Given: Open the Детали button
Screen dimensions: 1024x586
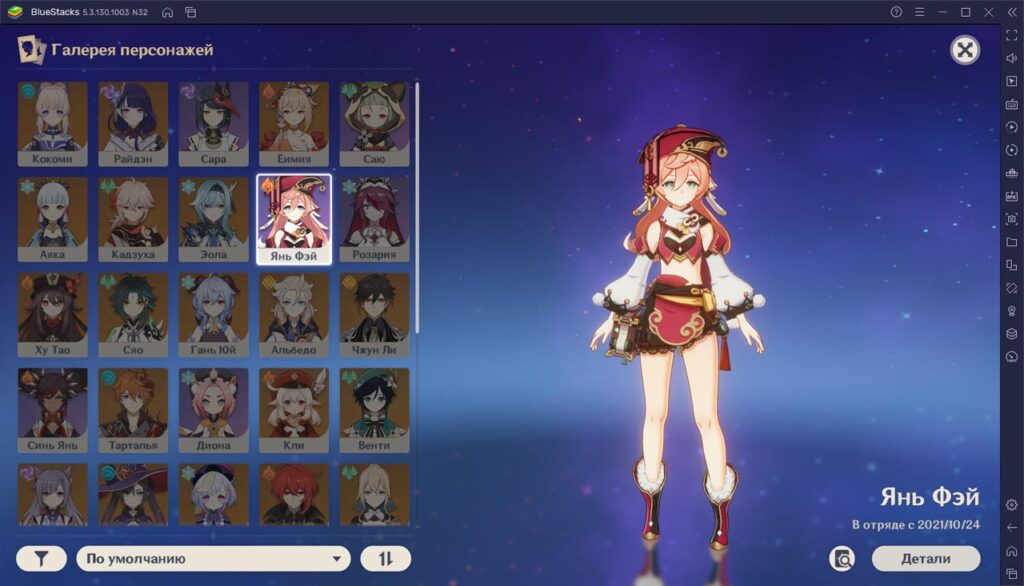Looking at the screenshot, I should (x=925, y=558).
